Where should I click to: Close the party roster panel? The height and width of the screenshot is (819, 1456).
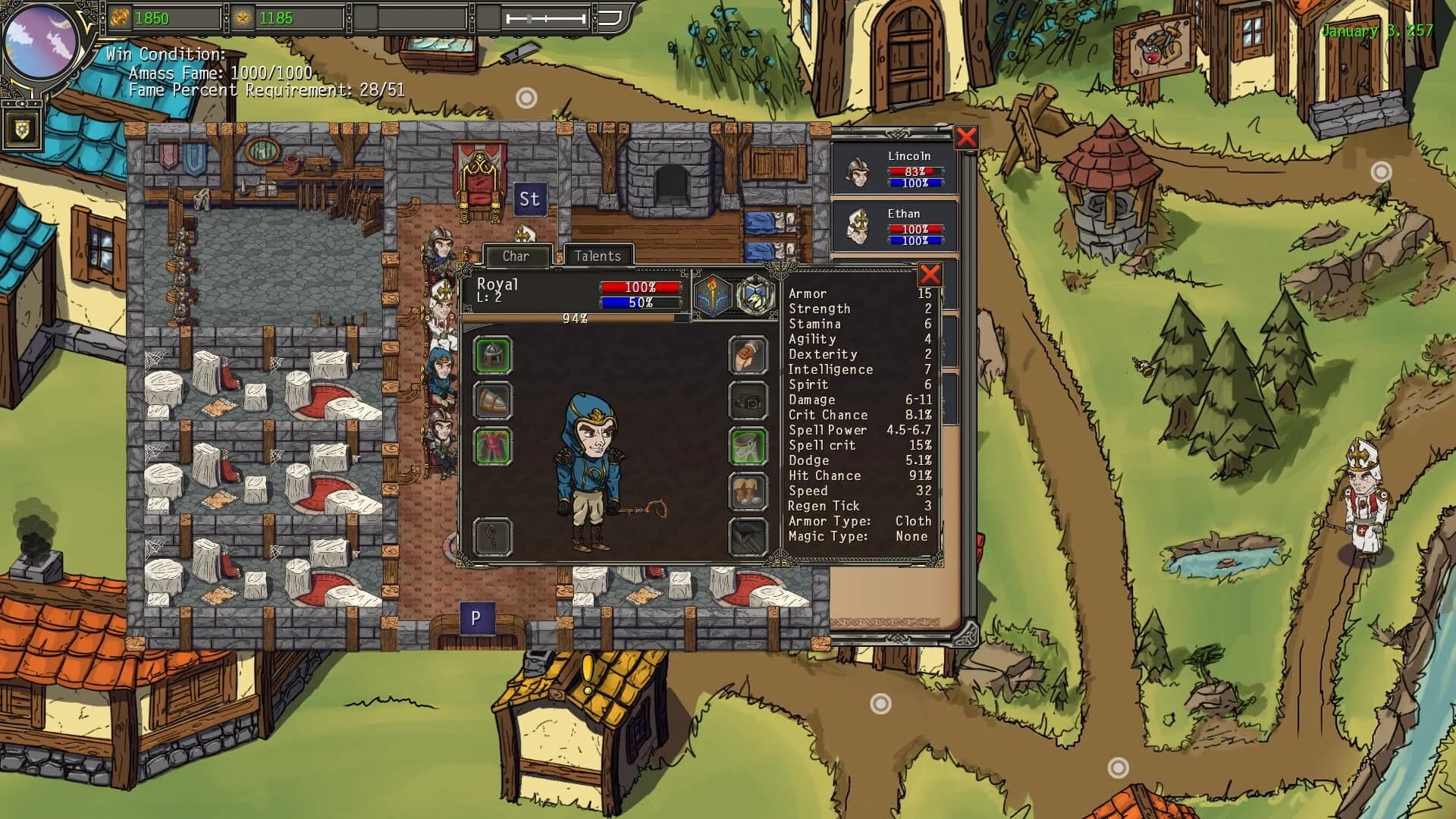coord(965,137)
